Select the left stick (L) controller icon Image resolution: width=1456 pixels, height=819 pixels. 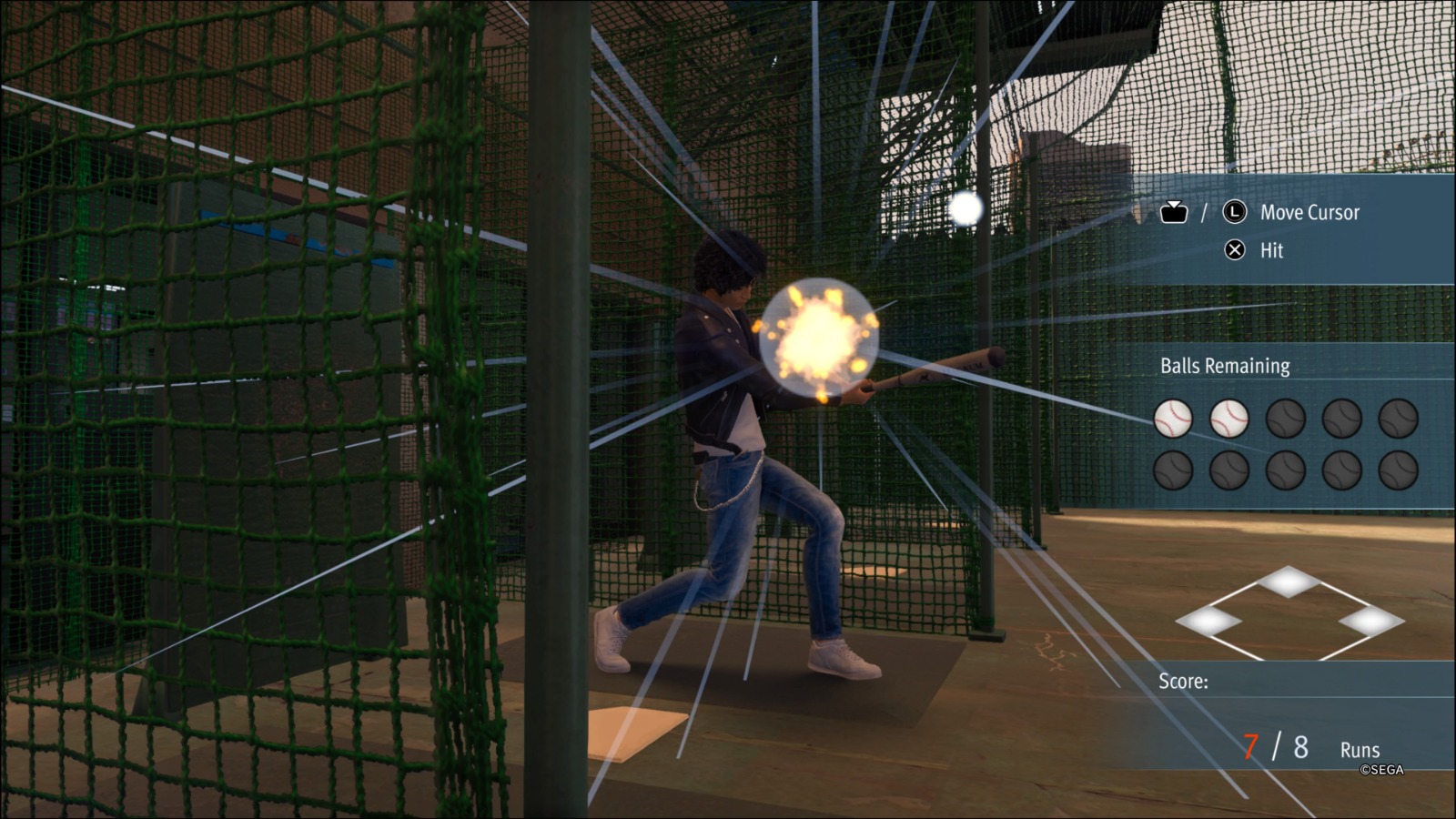[1233, 213]
